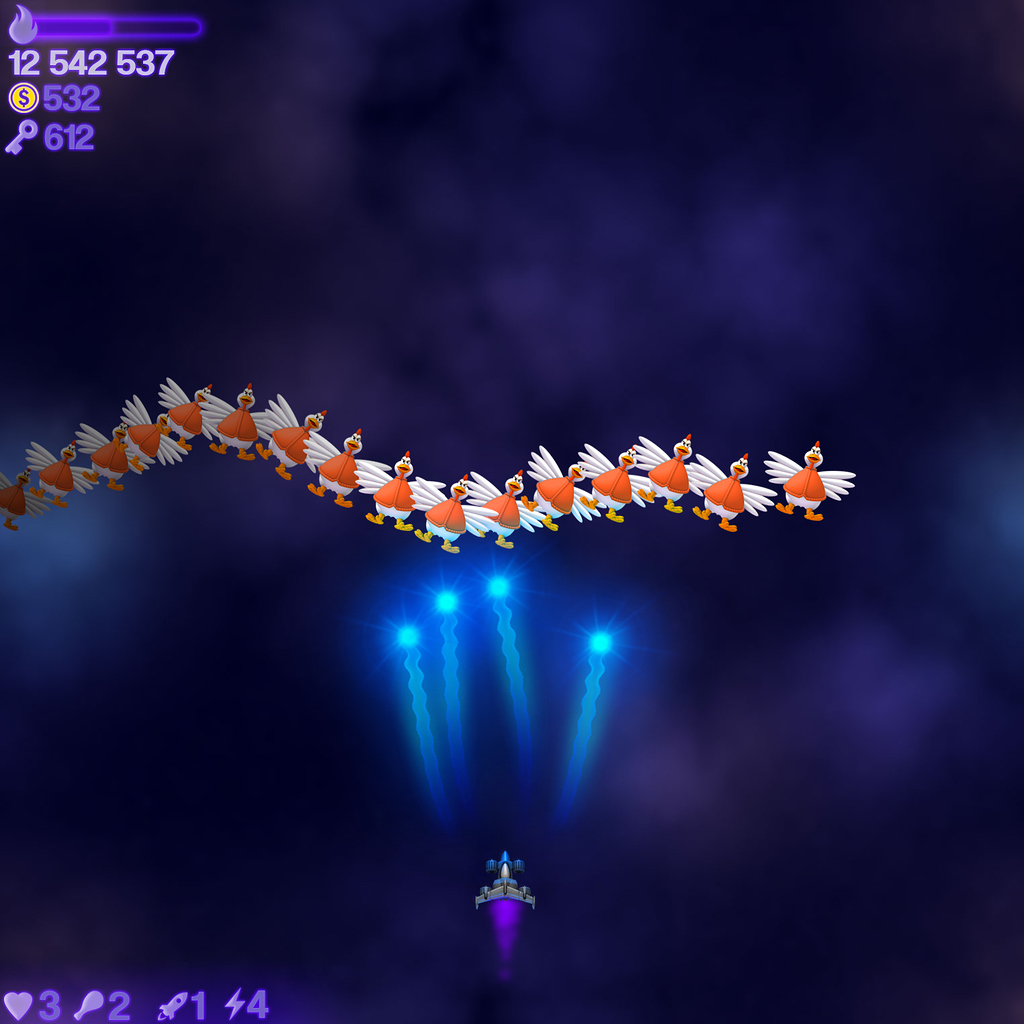This screenshot has height=1024, width=1024.
Task: Select the heart lives icon
Action: tap(18, 1006)
